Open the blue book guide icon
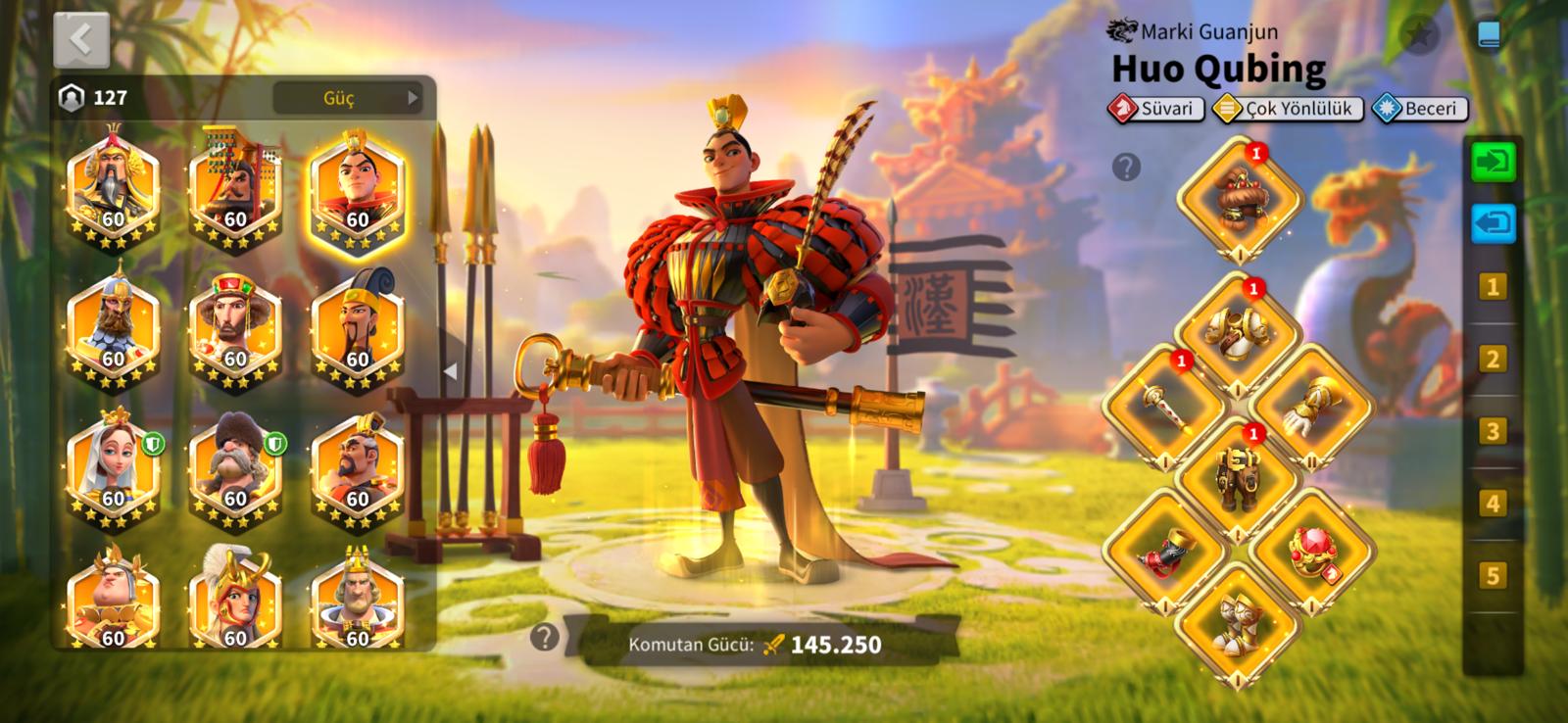The image size is (1568, 723). 1489,36
